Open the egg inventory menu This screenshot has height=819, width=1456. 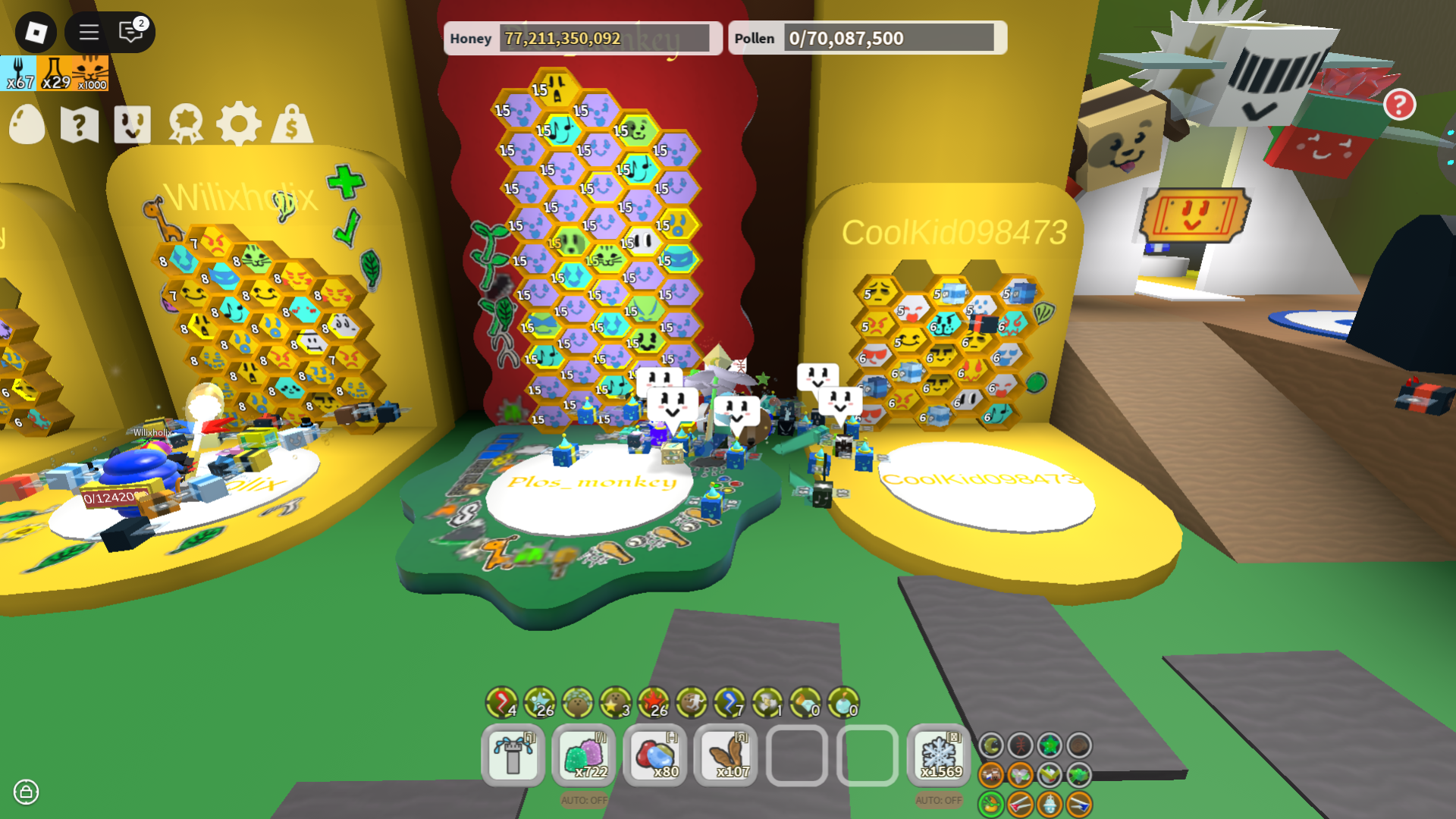point(27,124)
